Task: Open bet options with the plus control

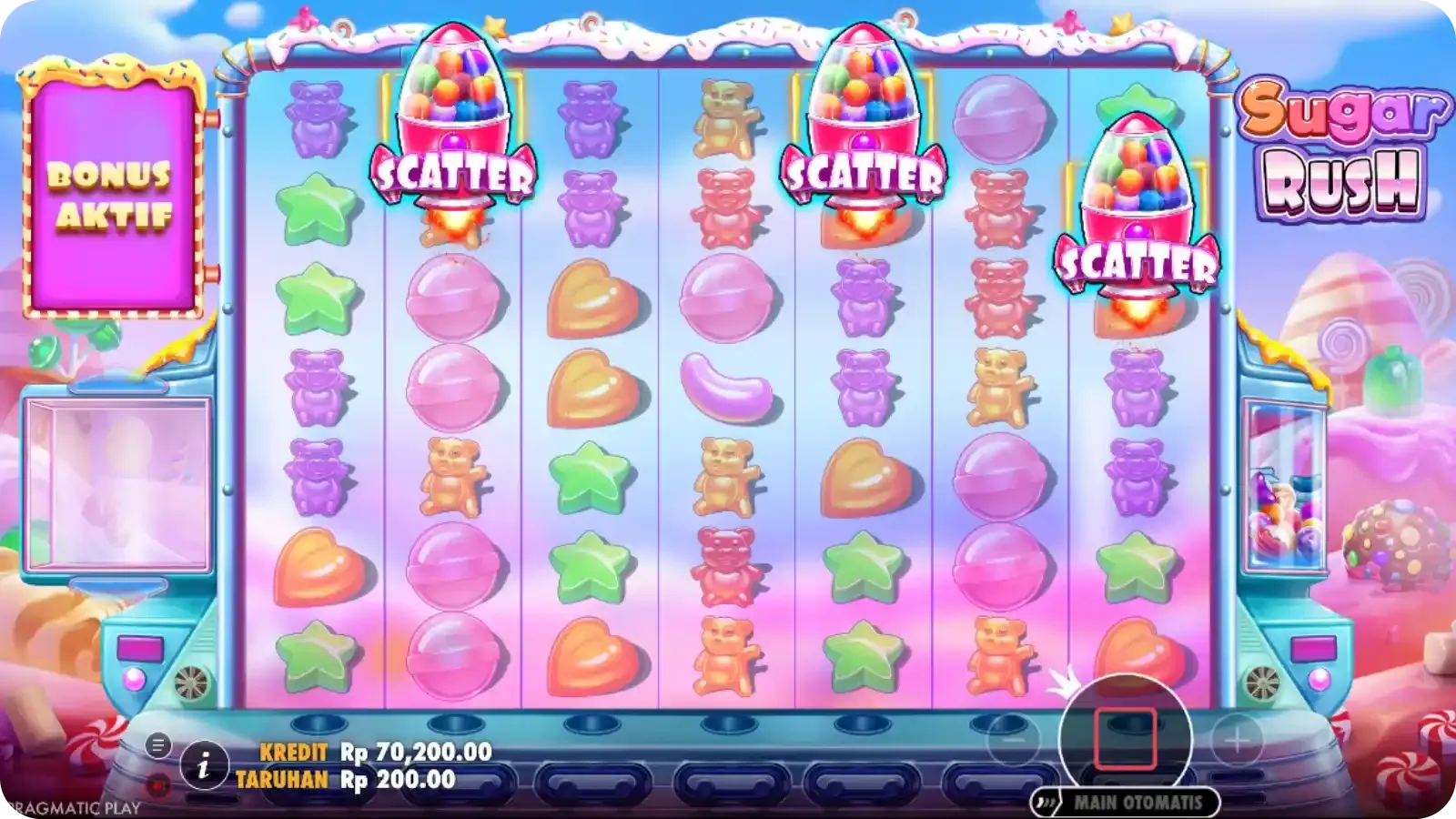Action: [1238, 738]
